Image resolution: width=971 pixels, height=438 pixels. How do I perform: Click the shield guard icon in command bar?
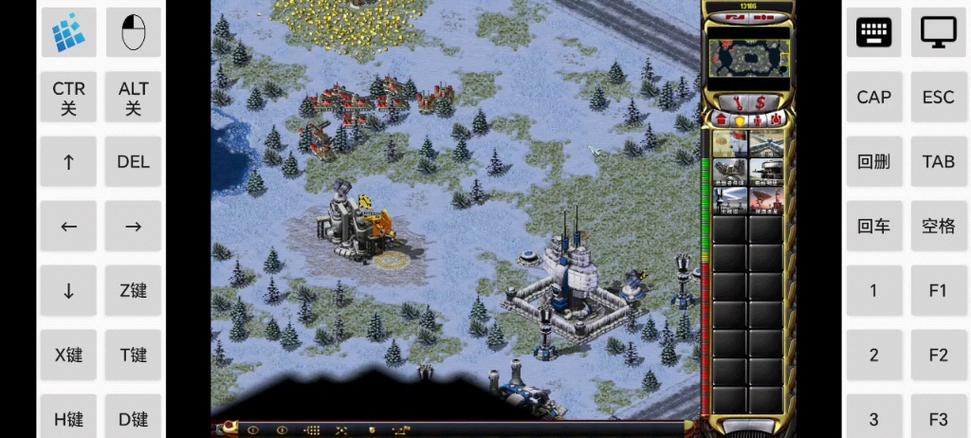[x=372, y=430]
